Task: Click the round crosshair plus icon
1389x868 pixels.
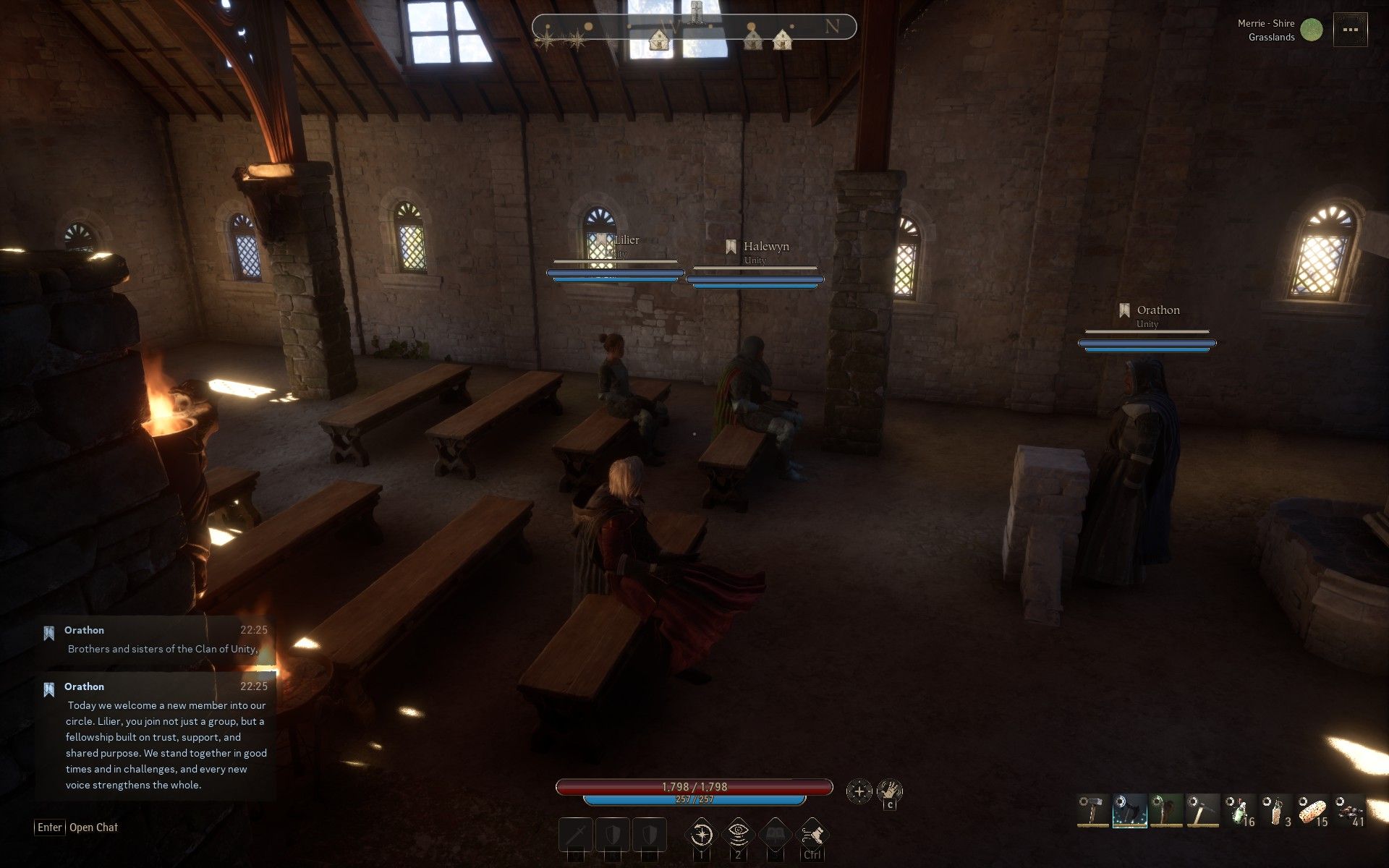Action: pos(859,791)
